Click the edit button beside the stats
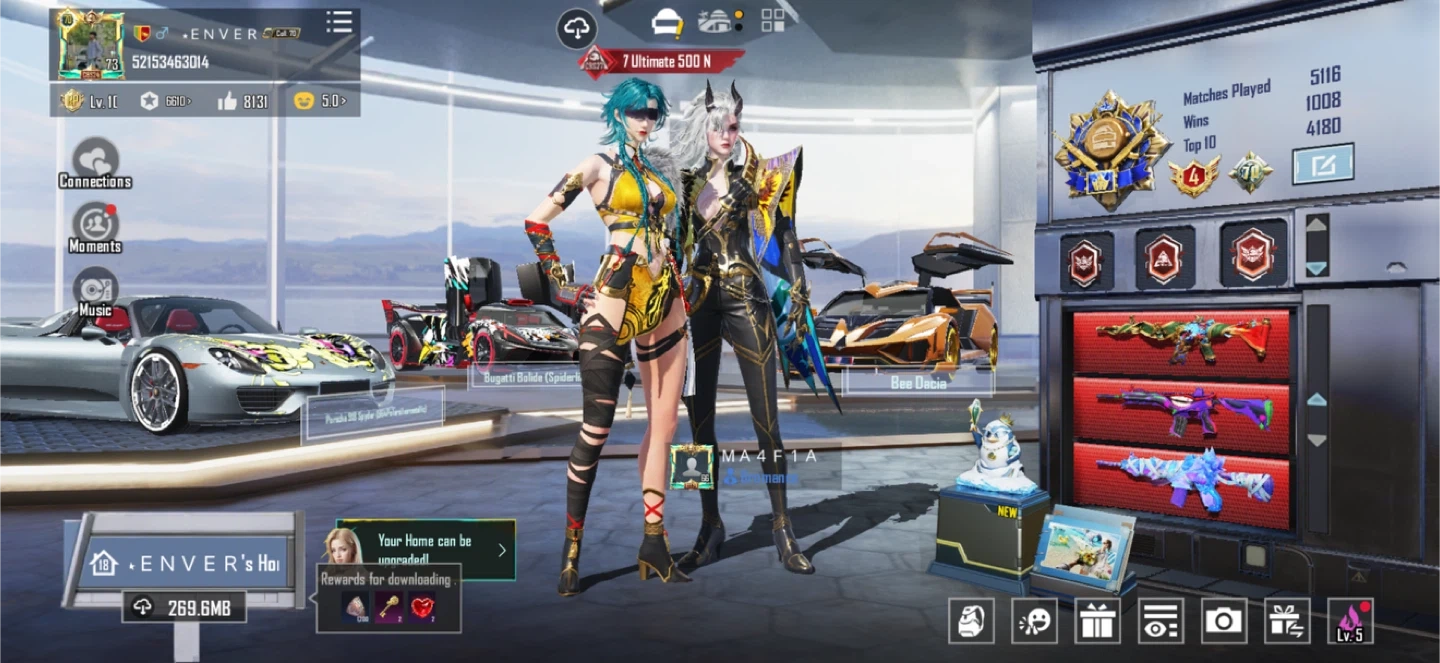Viewport: 1440px width, 663px height. (1322, 164)
